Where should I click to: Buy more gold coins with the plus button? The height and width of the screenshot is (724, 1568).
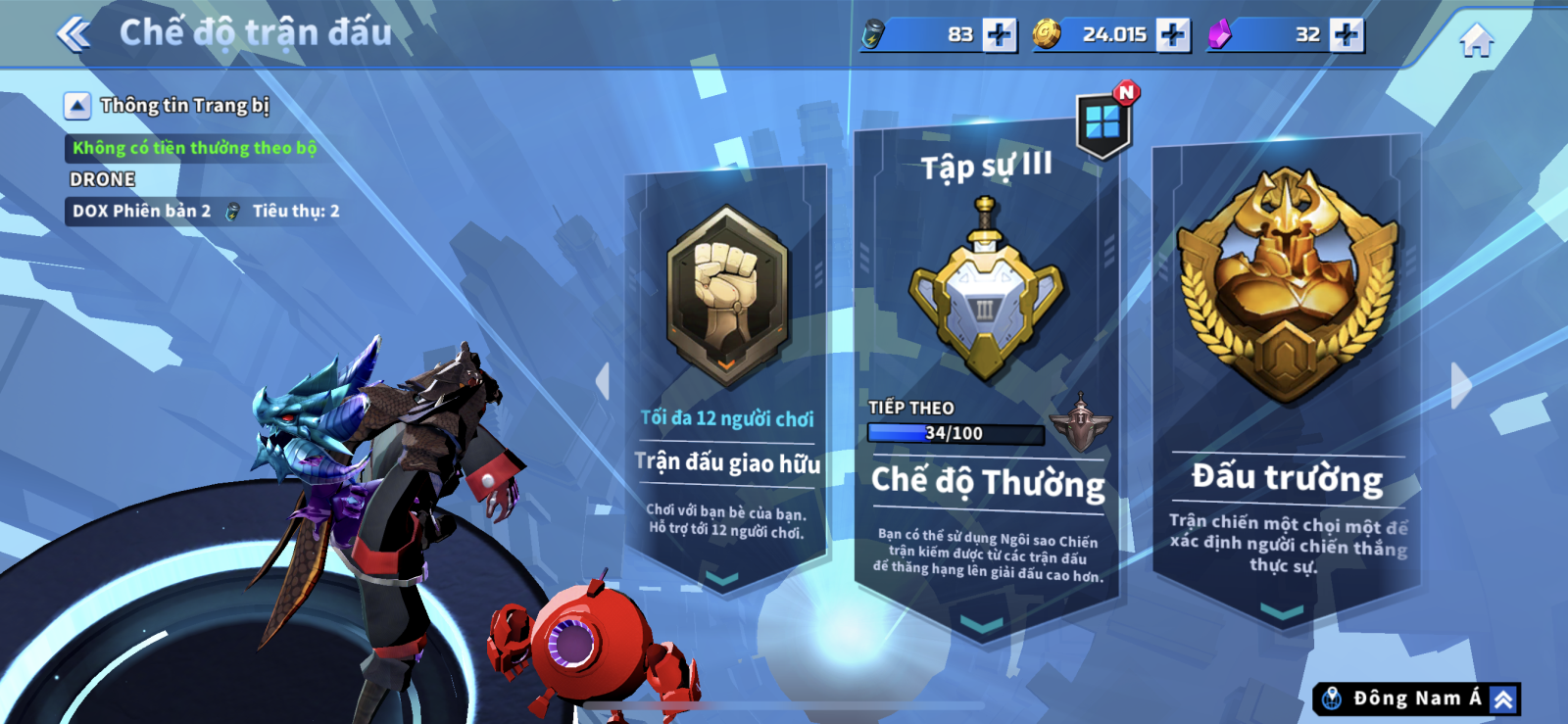tap(1172, 35)
